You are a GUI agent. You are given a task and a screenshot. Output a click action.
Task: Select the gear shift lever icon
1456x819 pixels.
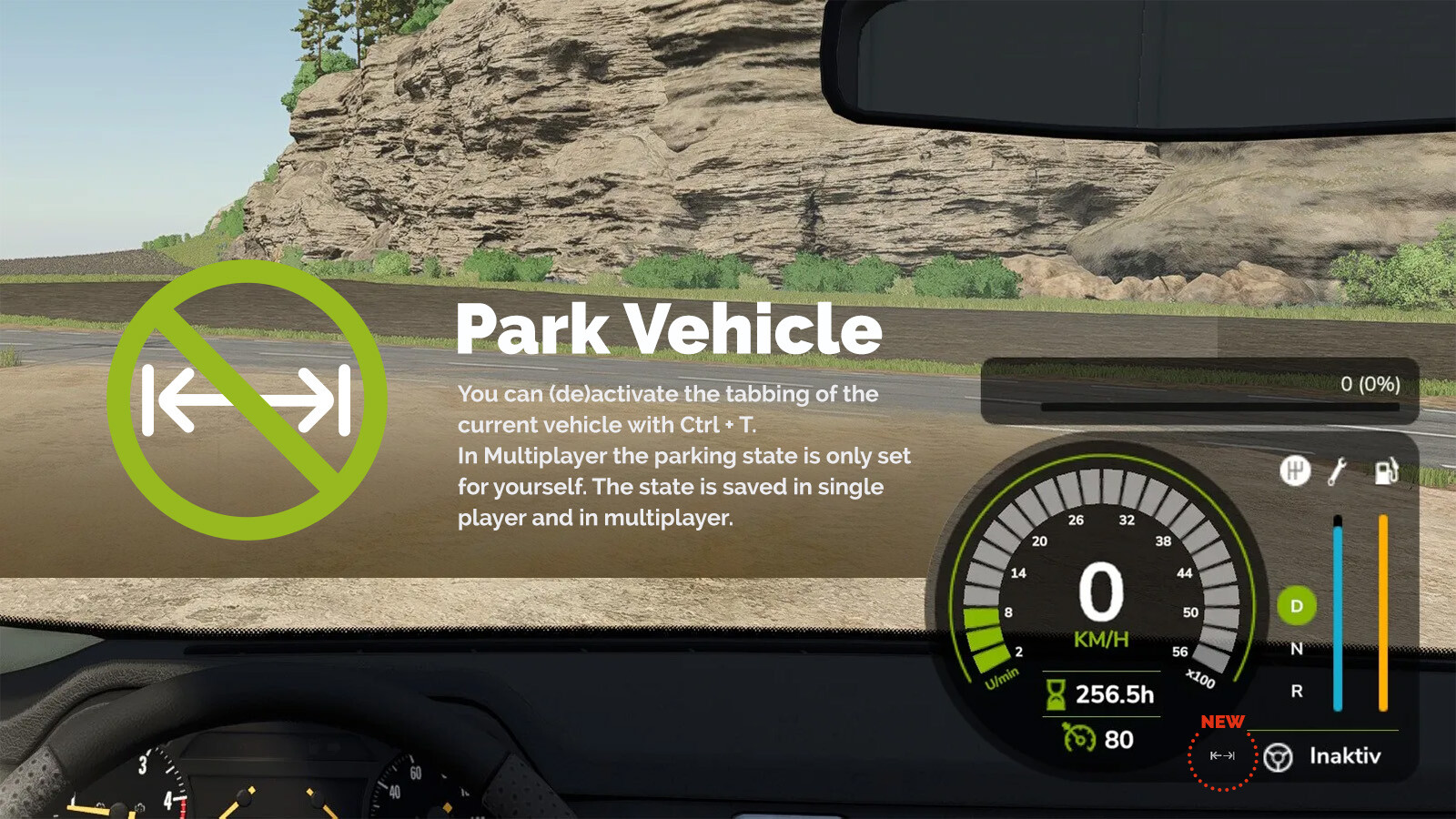(1296, 472)
